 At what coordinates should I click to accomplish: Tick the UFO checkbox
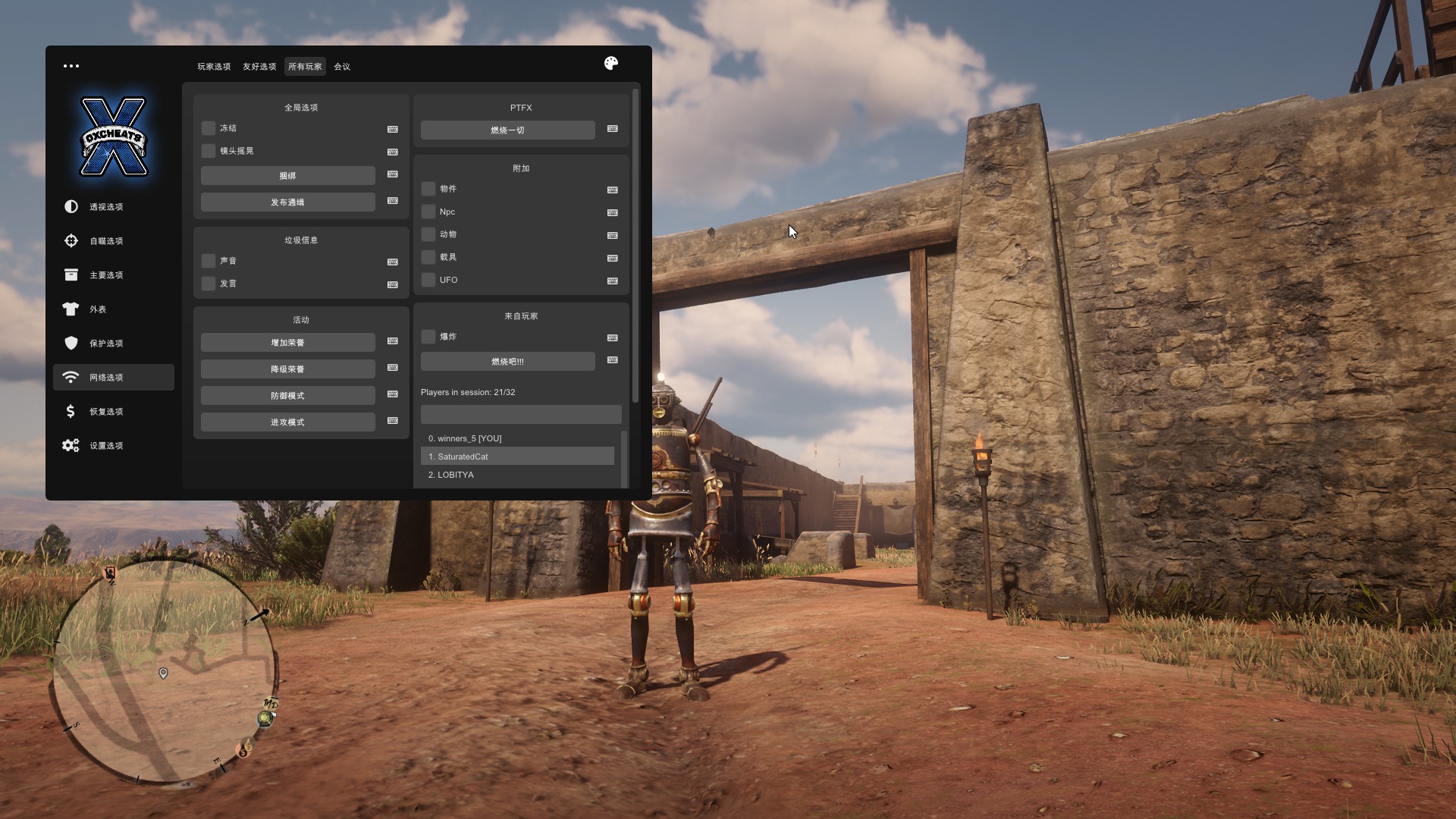click(428, 280)
